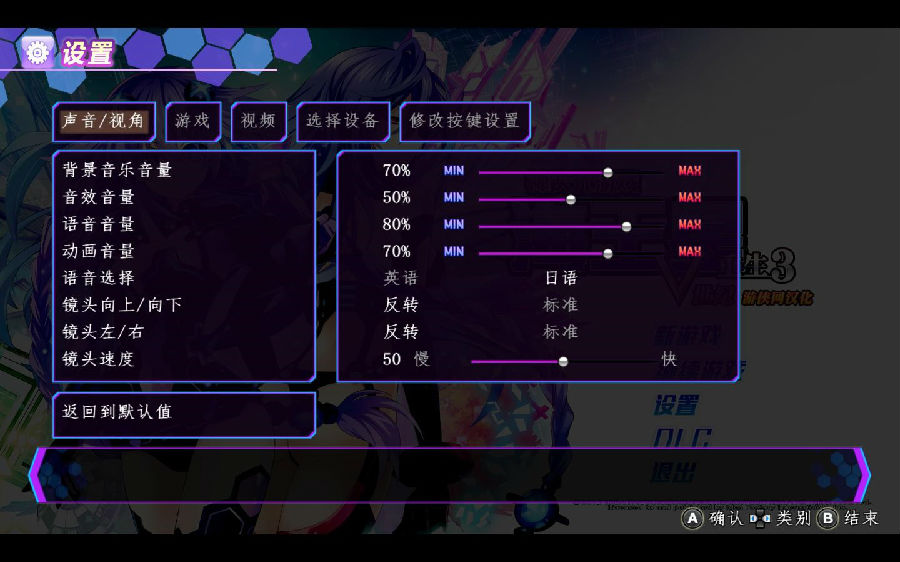Select the 视频 tab

click(258, 121)
